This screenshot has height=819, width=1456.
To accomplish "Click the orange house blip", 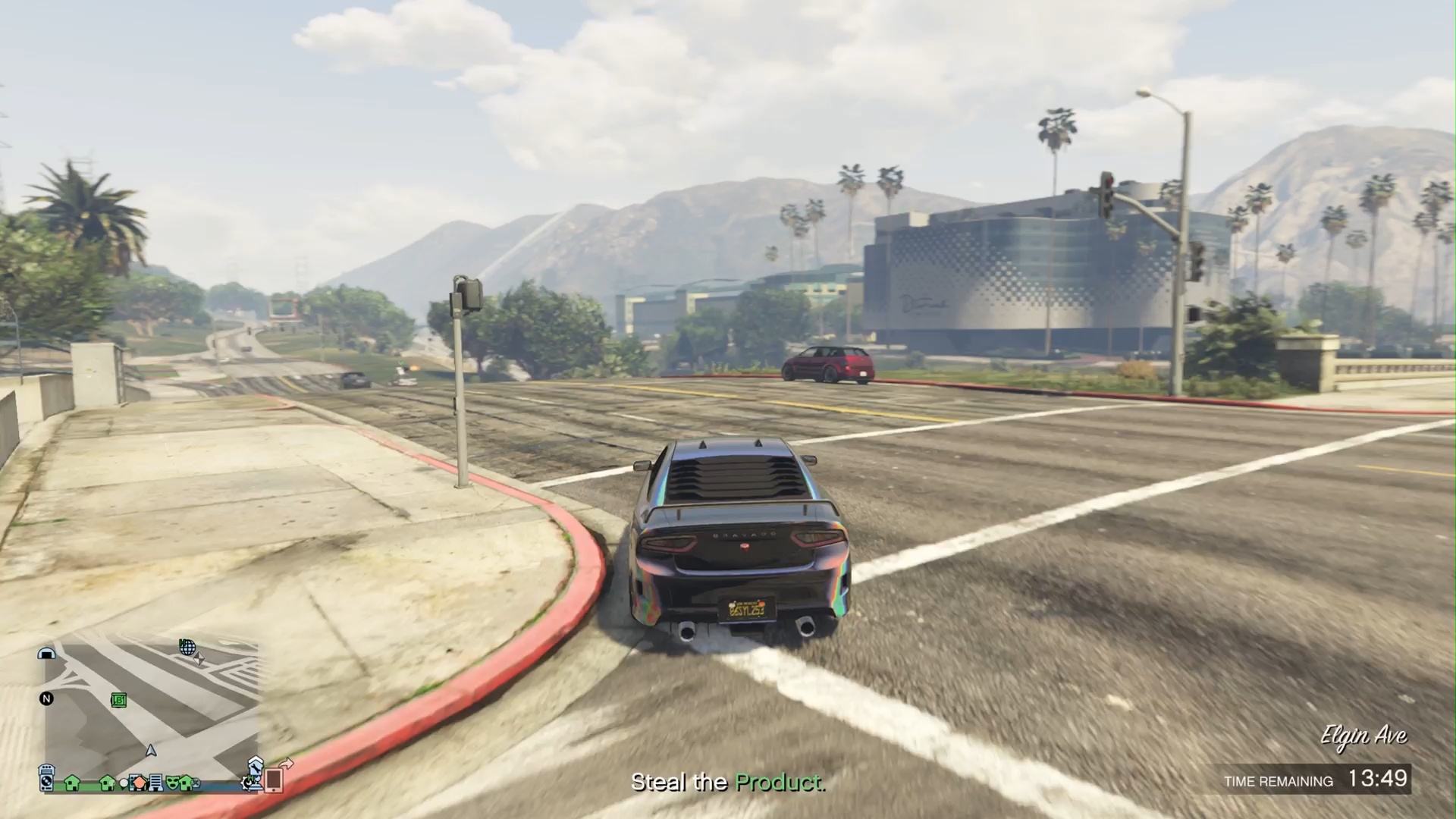I will (x=139, y=782).
